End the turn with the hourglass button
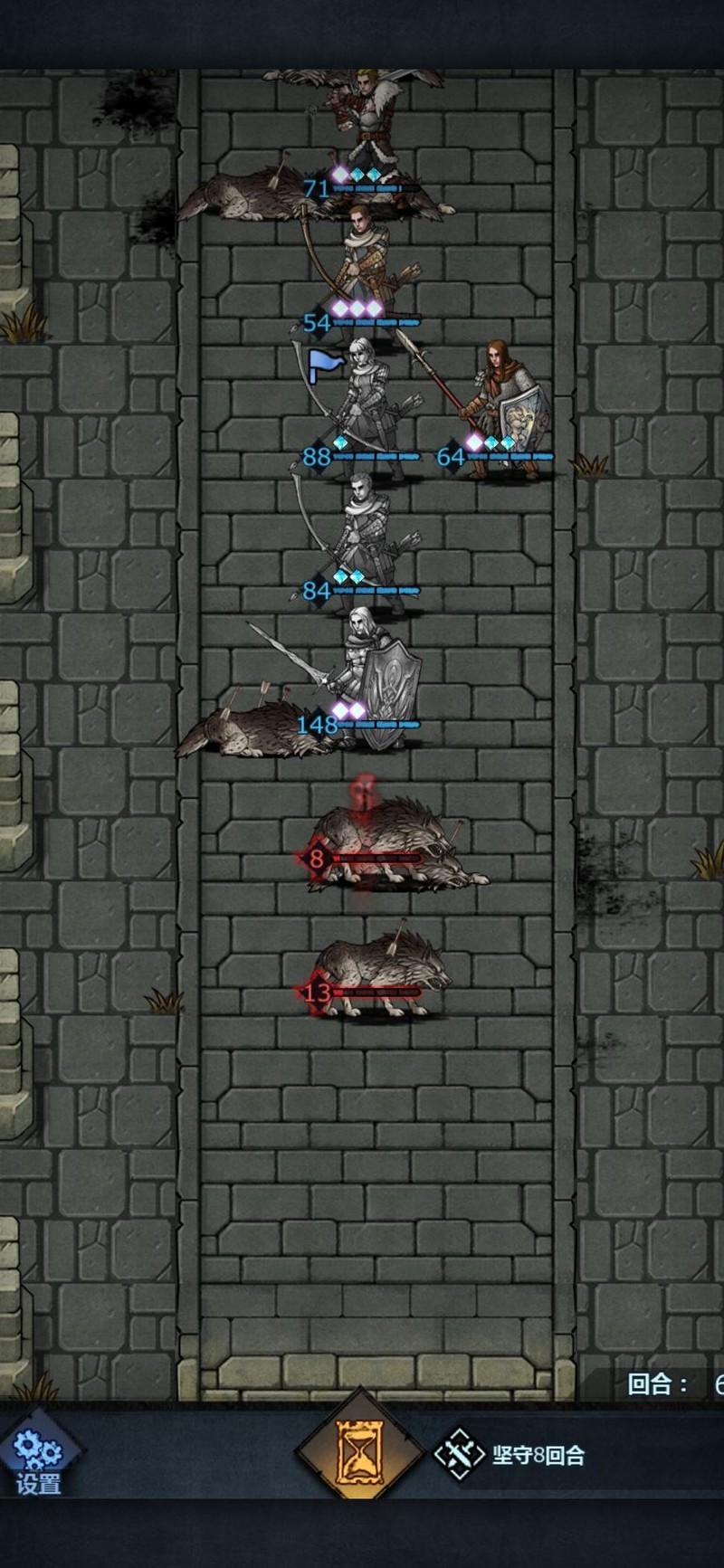This screenshot has height=1568, width=724. [x=360, y=1452]
